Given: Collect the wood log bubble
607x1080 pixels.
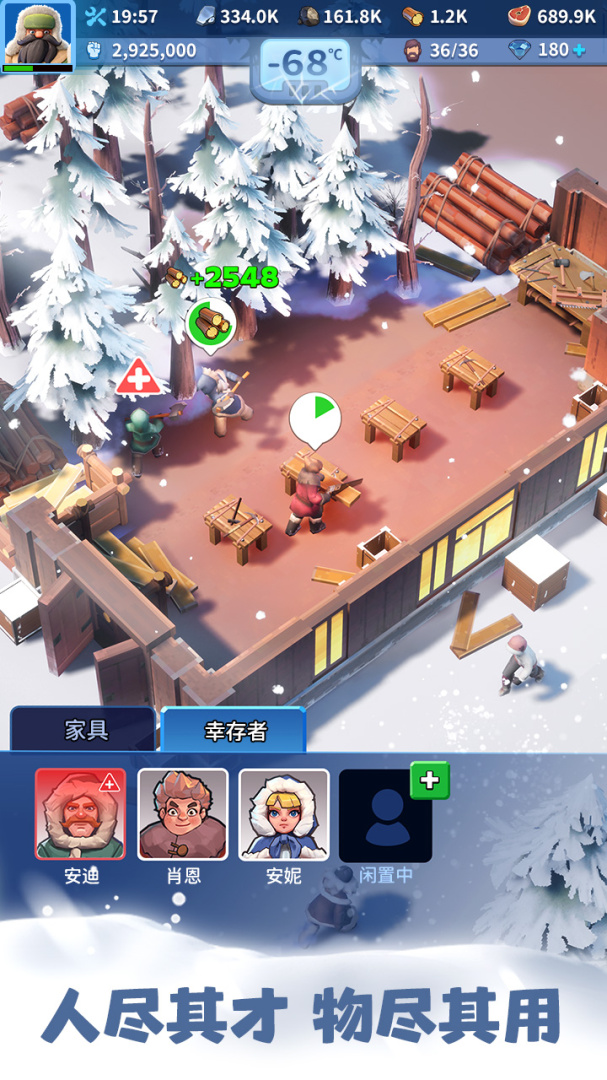Looking at the screenshot, I should click(211, 322).
